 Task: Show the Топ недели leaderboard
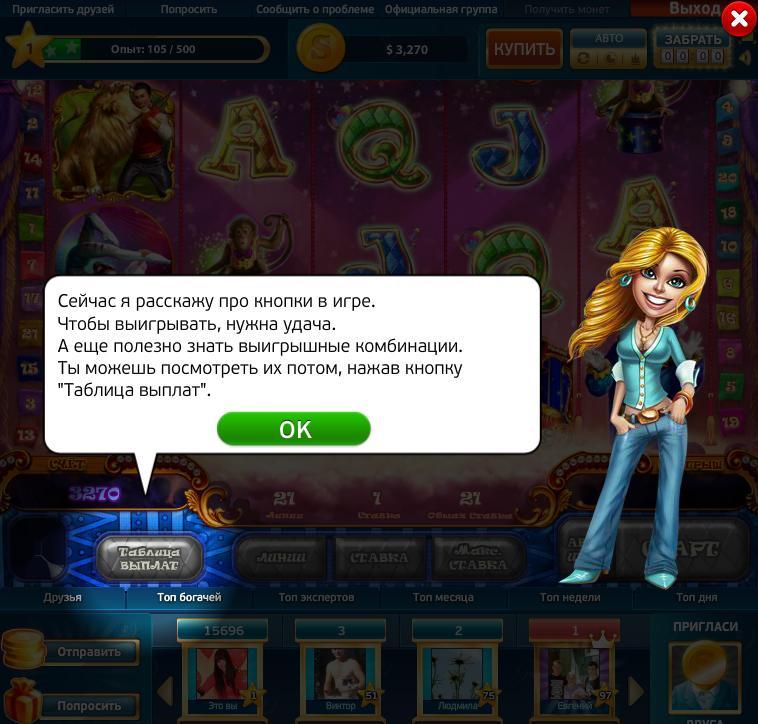tap(570, 597)
